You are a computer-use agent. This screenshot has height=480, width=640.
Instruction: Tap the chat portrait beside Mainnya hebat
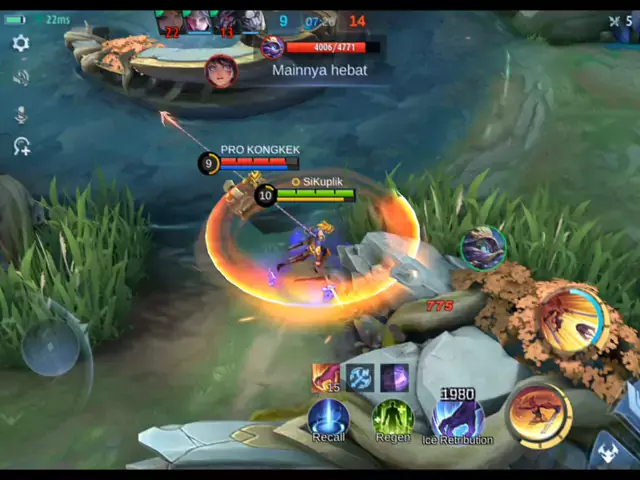click(x=220, y=70)
